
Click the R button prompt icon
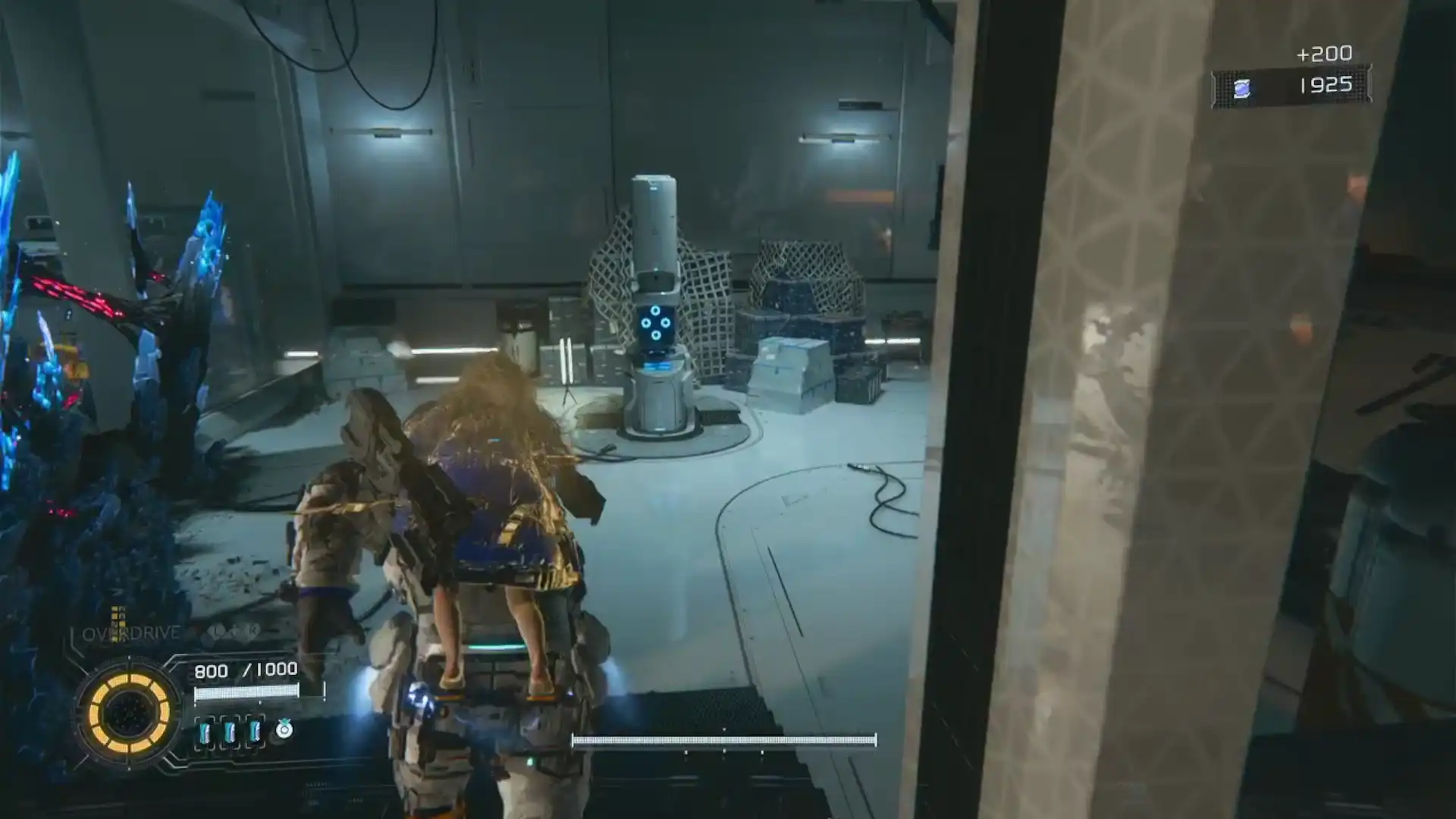pyautogui.click(x=253, y=630)
